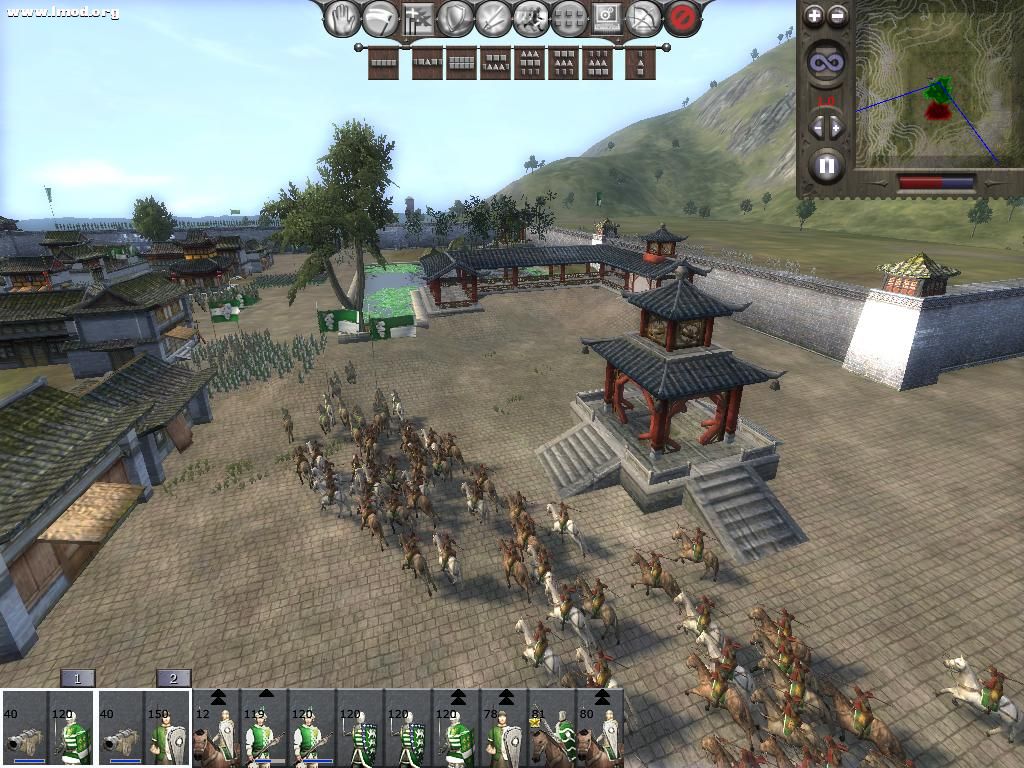Viewport: 1024px width, 768px height.
Task: Toggle the running men run button
Action: click(x=530, y=18)
